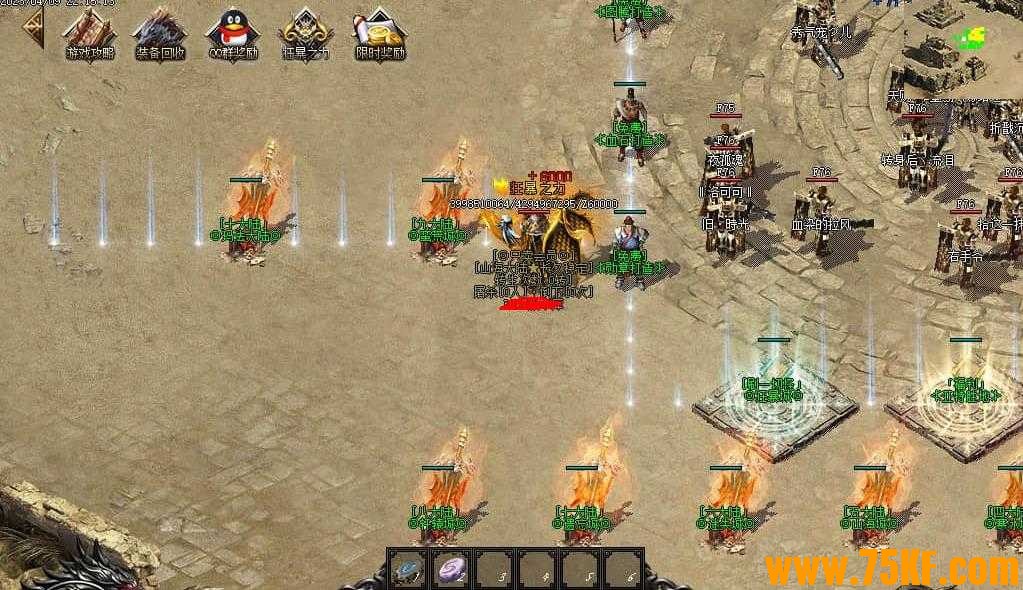The width and height of the screenshot is (1023, 590).
Task: Open the 游戏攻略 game guide icon
Action: point(90,33)
